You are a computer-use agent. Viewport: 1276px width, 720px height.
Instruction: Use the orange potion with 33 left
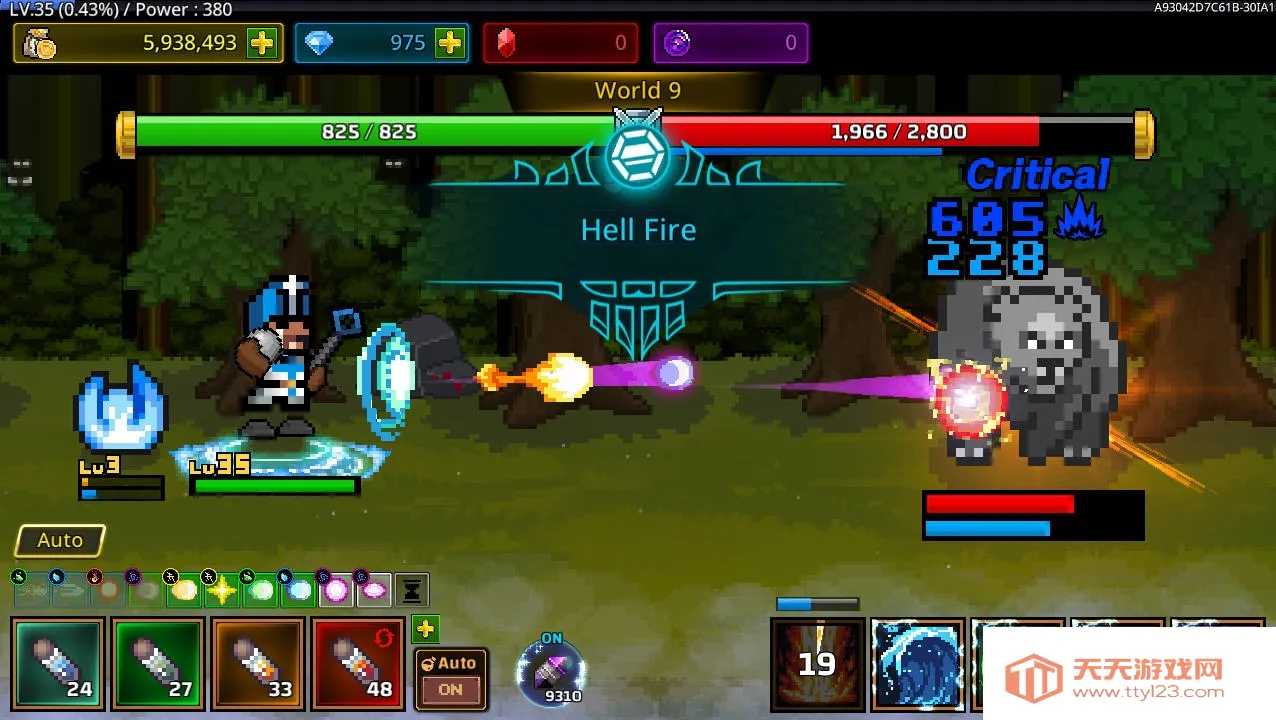tap(258, 663)
